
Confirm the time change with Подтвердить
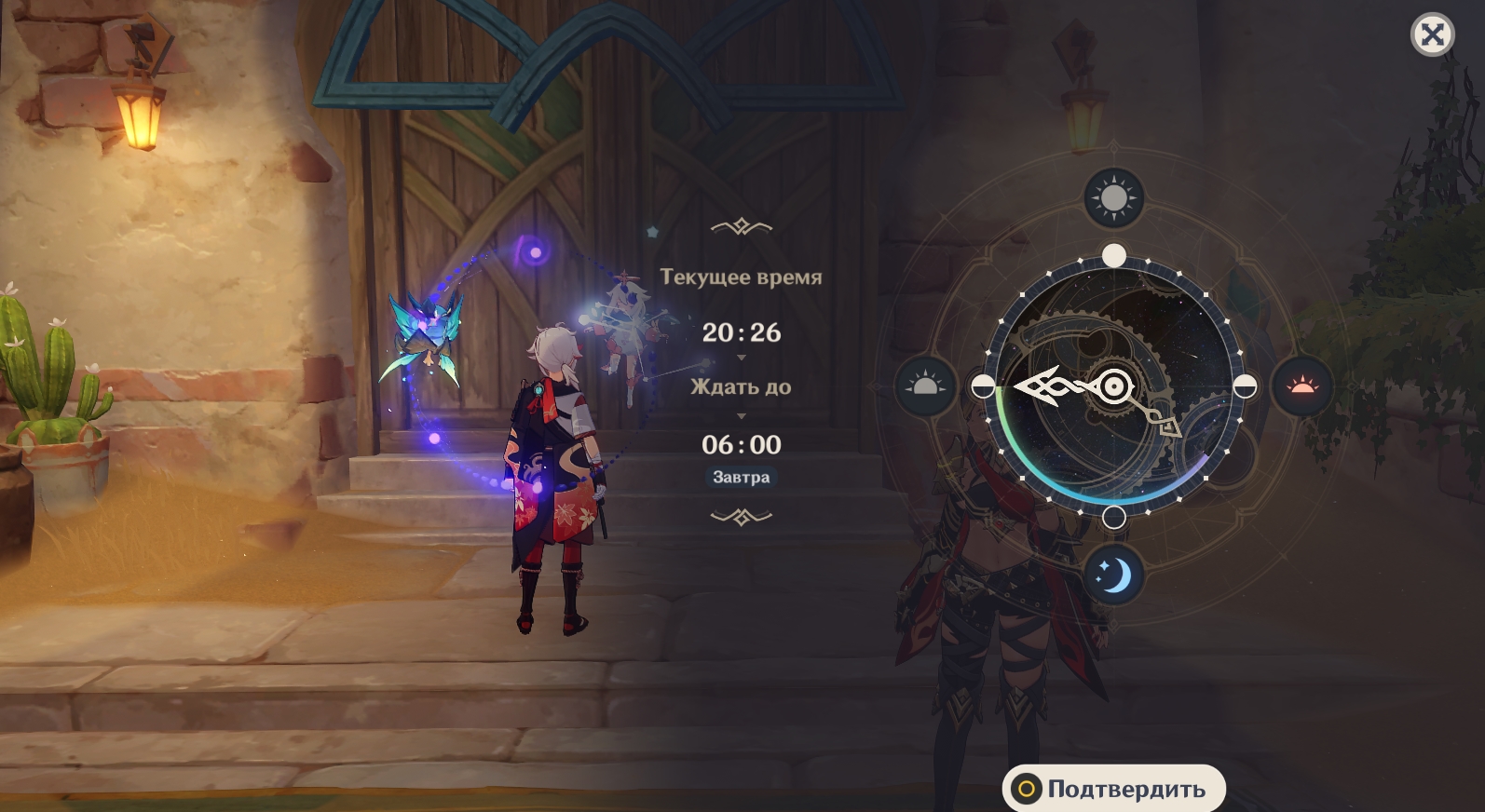pos(1114,789)
